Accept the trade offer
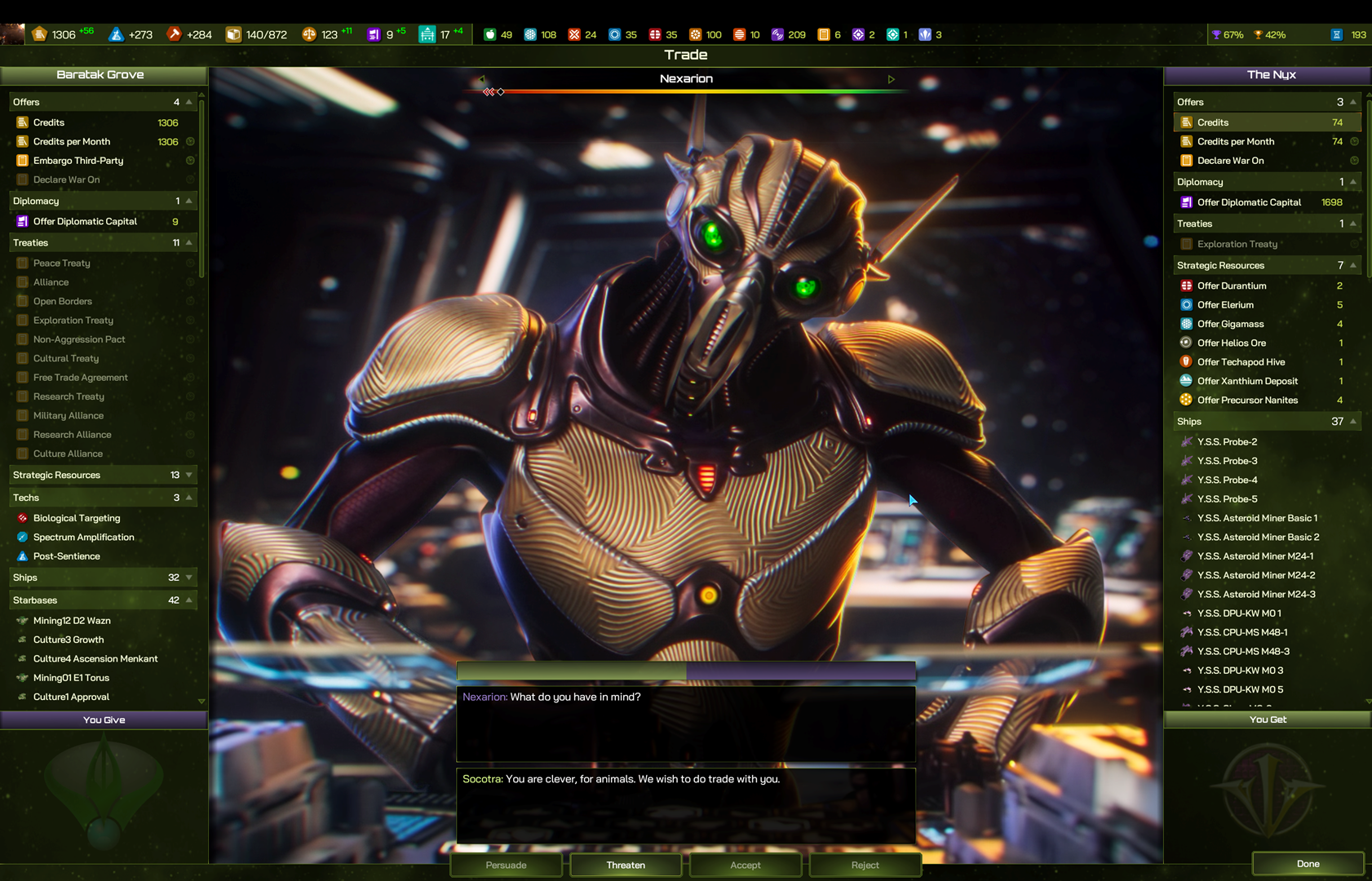Screen dimensions: 1372x881 click(746, 865)
